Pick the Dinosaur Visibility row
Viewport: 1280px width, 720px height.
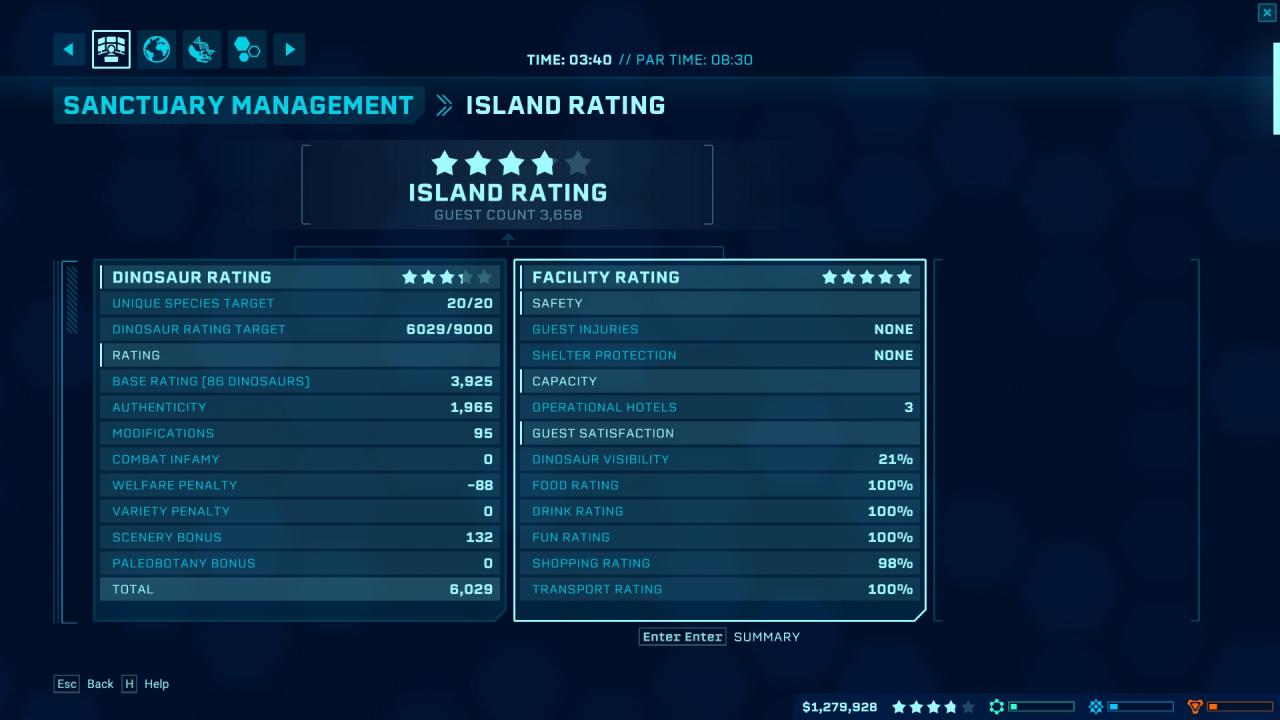[720, 459]
